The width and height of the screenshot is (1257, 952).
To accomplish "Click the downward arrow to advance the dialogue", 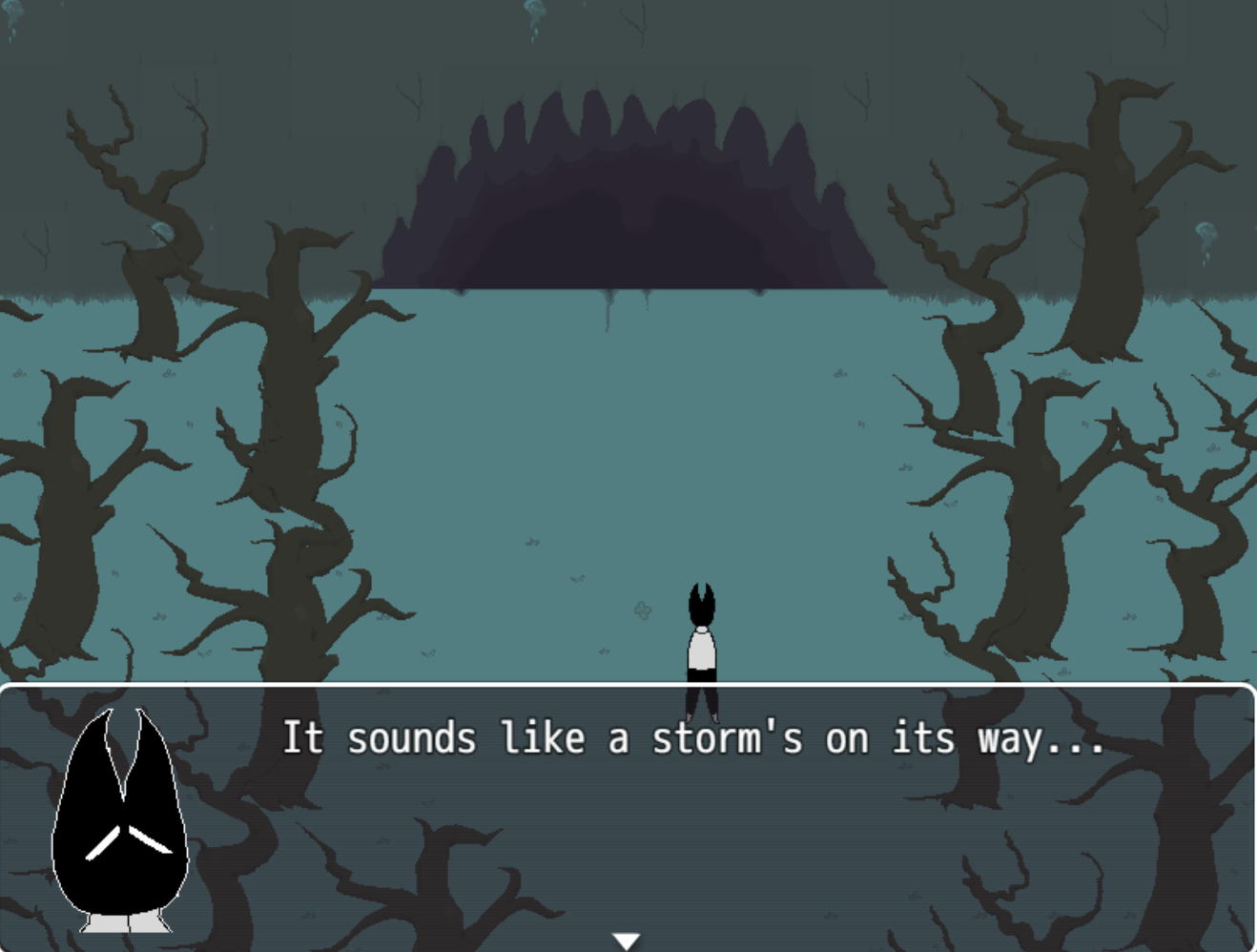I will click(627, 940).
